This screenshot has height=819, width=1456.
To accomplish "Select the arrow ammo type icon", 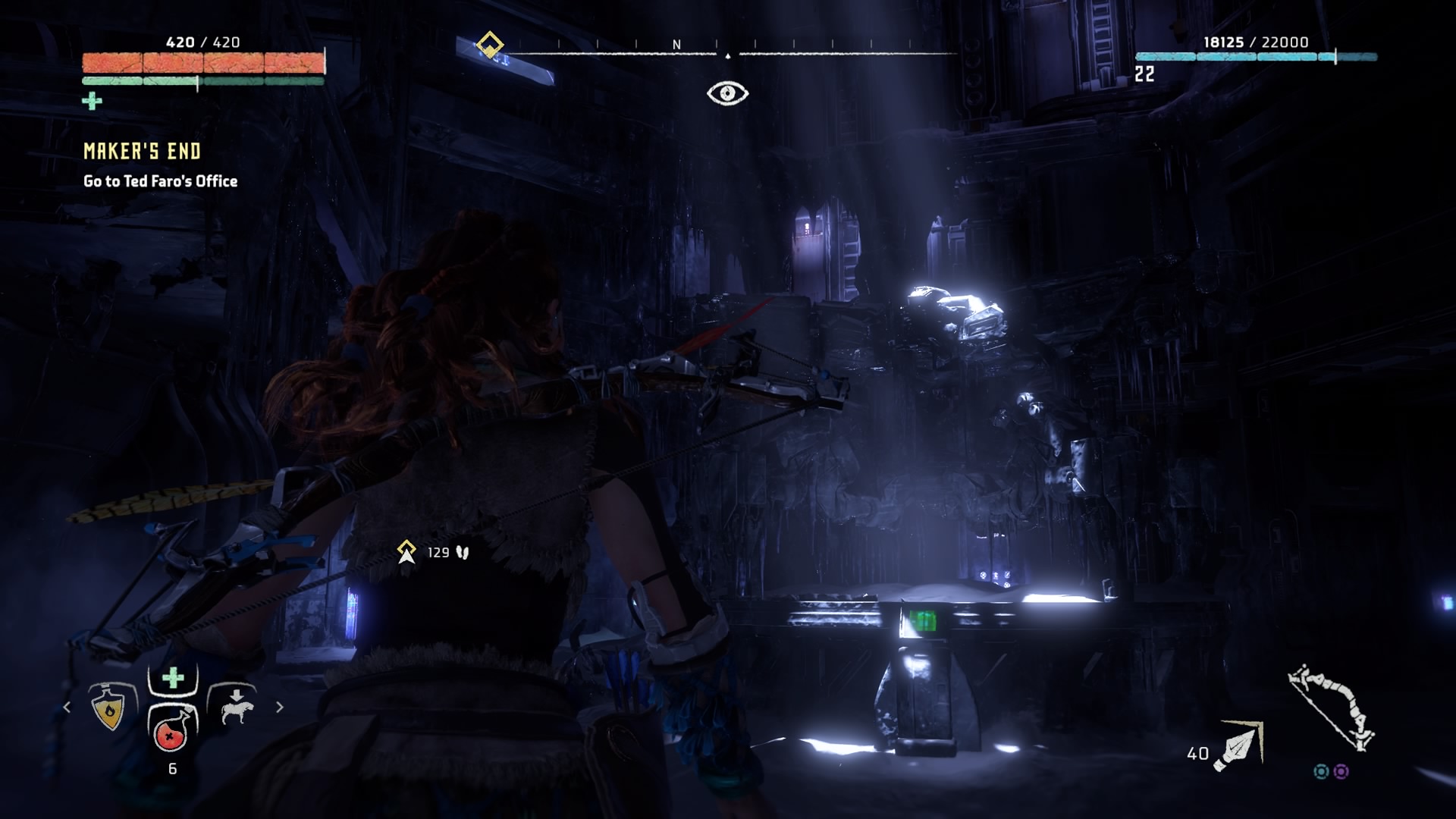I will (x=1239, y=746).
